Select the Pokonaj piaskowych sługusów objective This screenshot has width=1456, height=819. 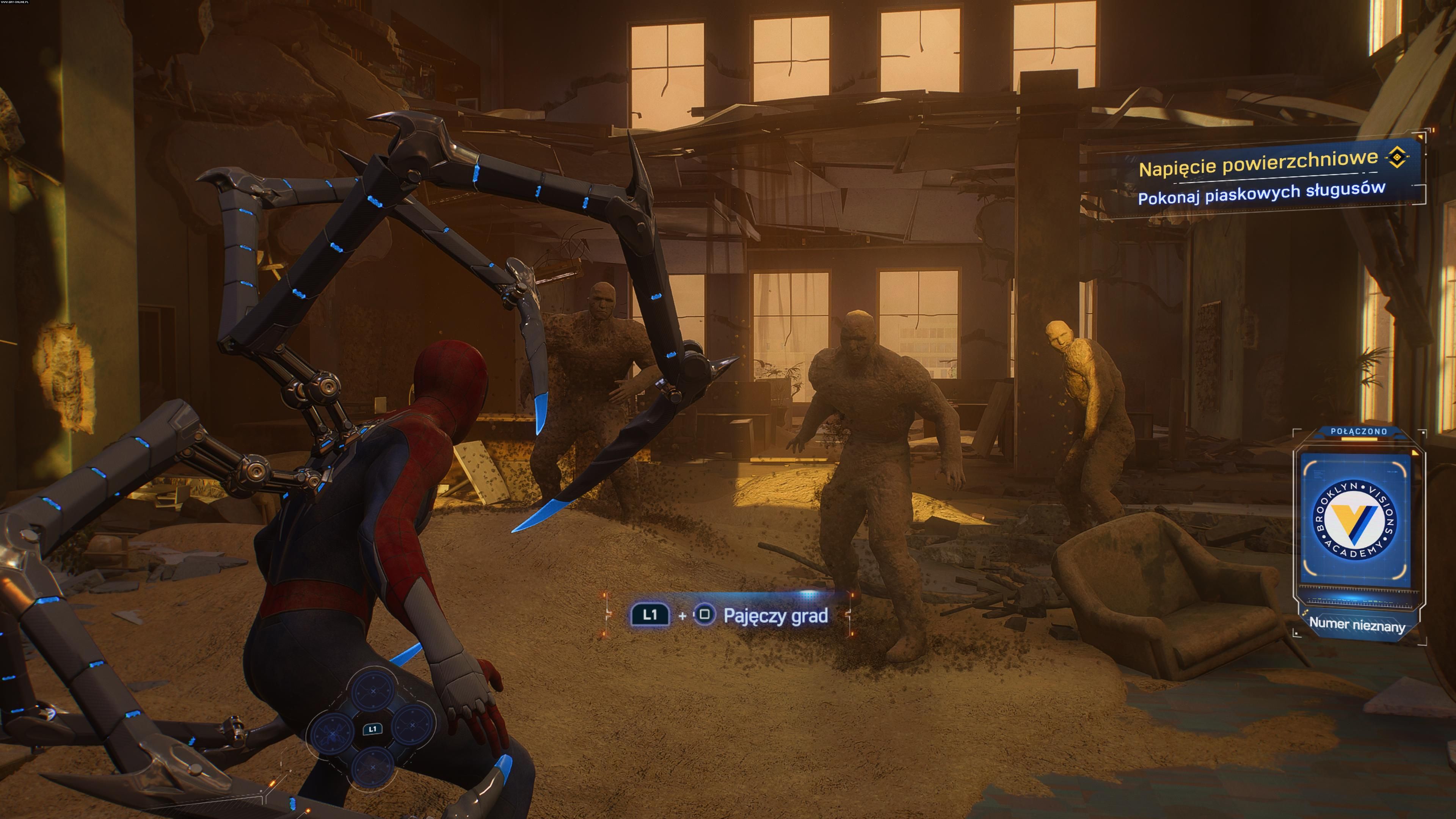coord(1261,193)
